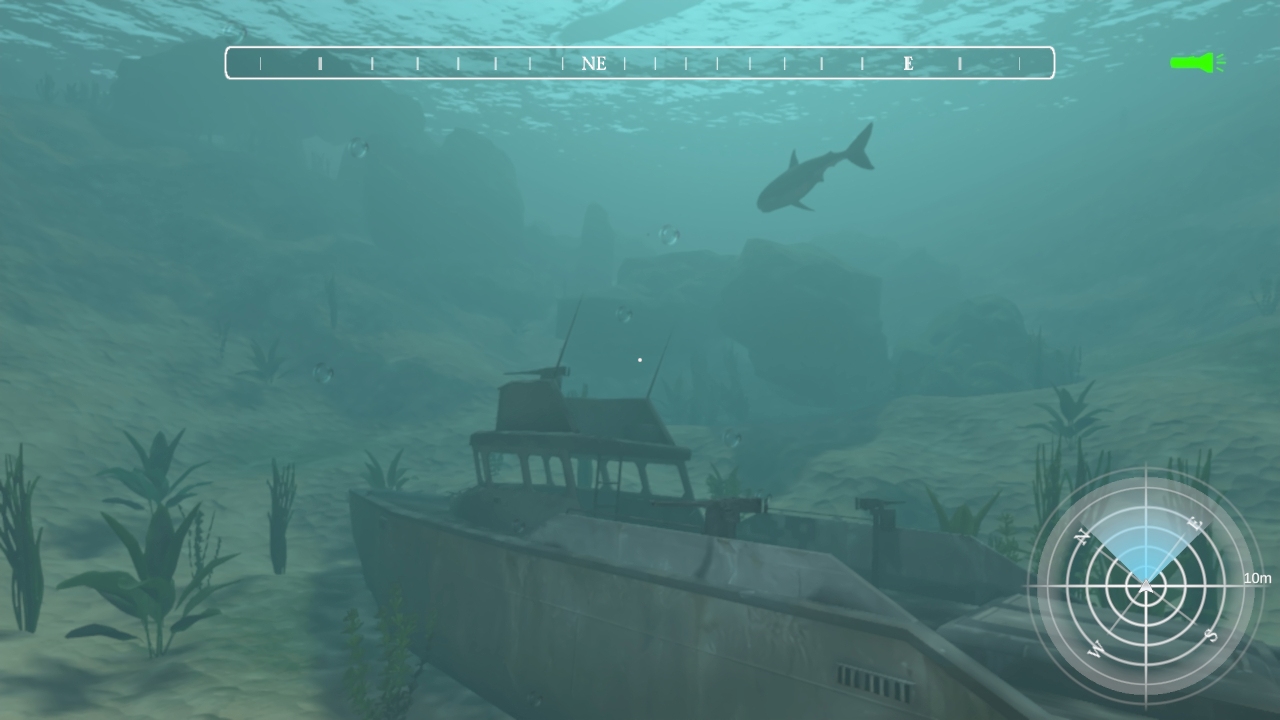
Task: Click the W marker on the radar
Action: [x=1098, y=650]
